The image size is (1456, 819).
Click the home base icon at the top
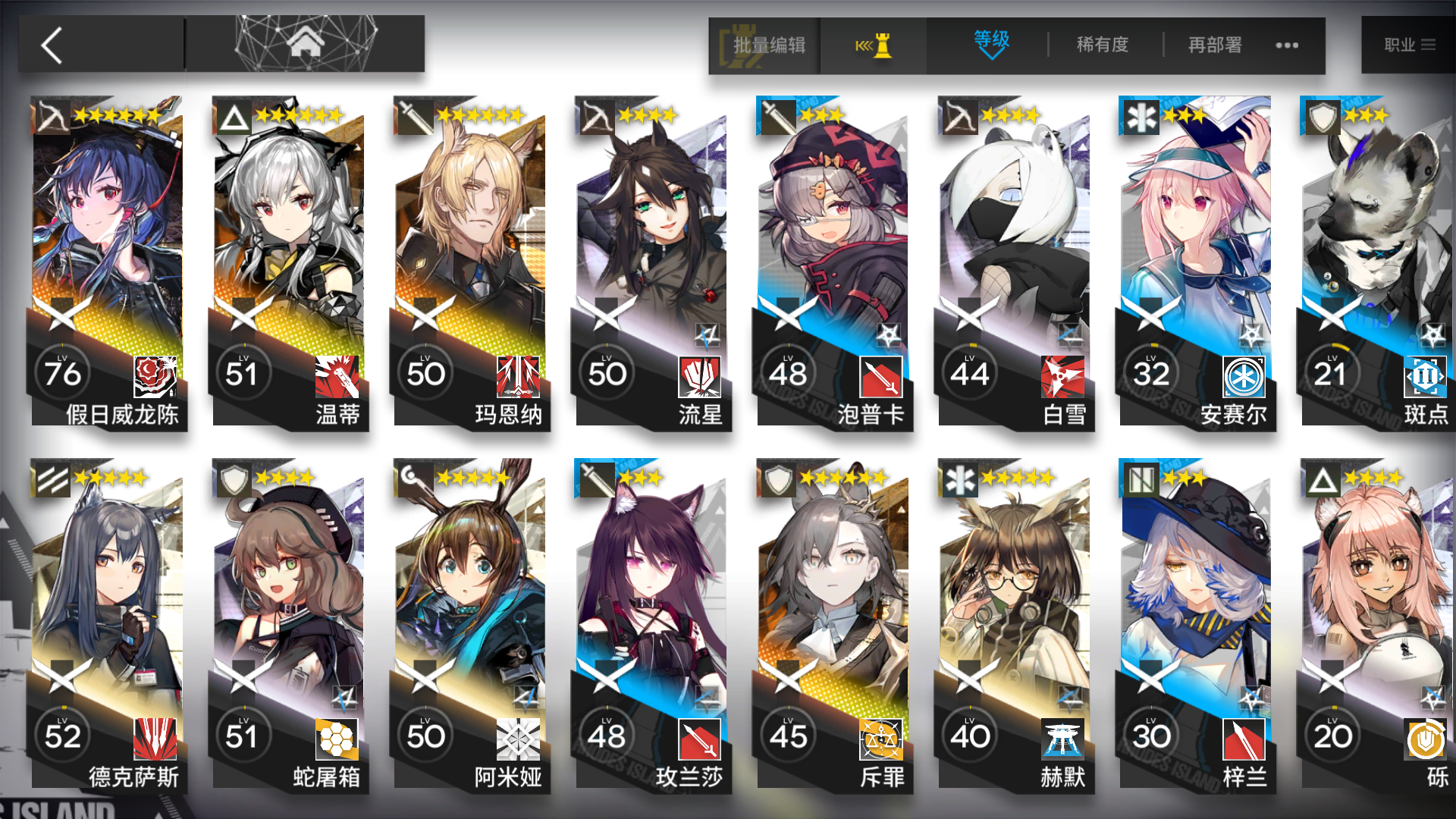[x=304, y=43]
